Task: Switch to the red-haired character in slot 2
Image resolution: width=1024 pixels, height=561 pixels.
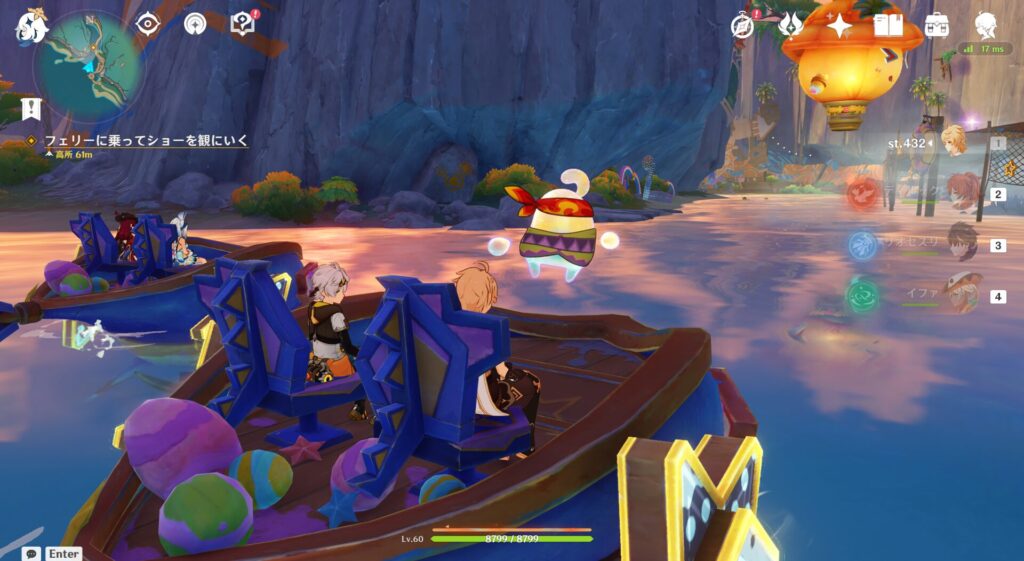Action: [x=962, y=192]
